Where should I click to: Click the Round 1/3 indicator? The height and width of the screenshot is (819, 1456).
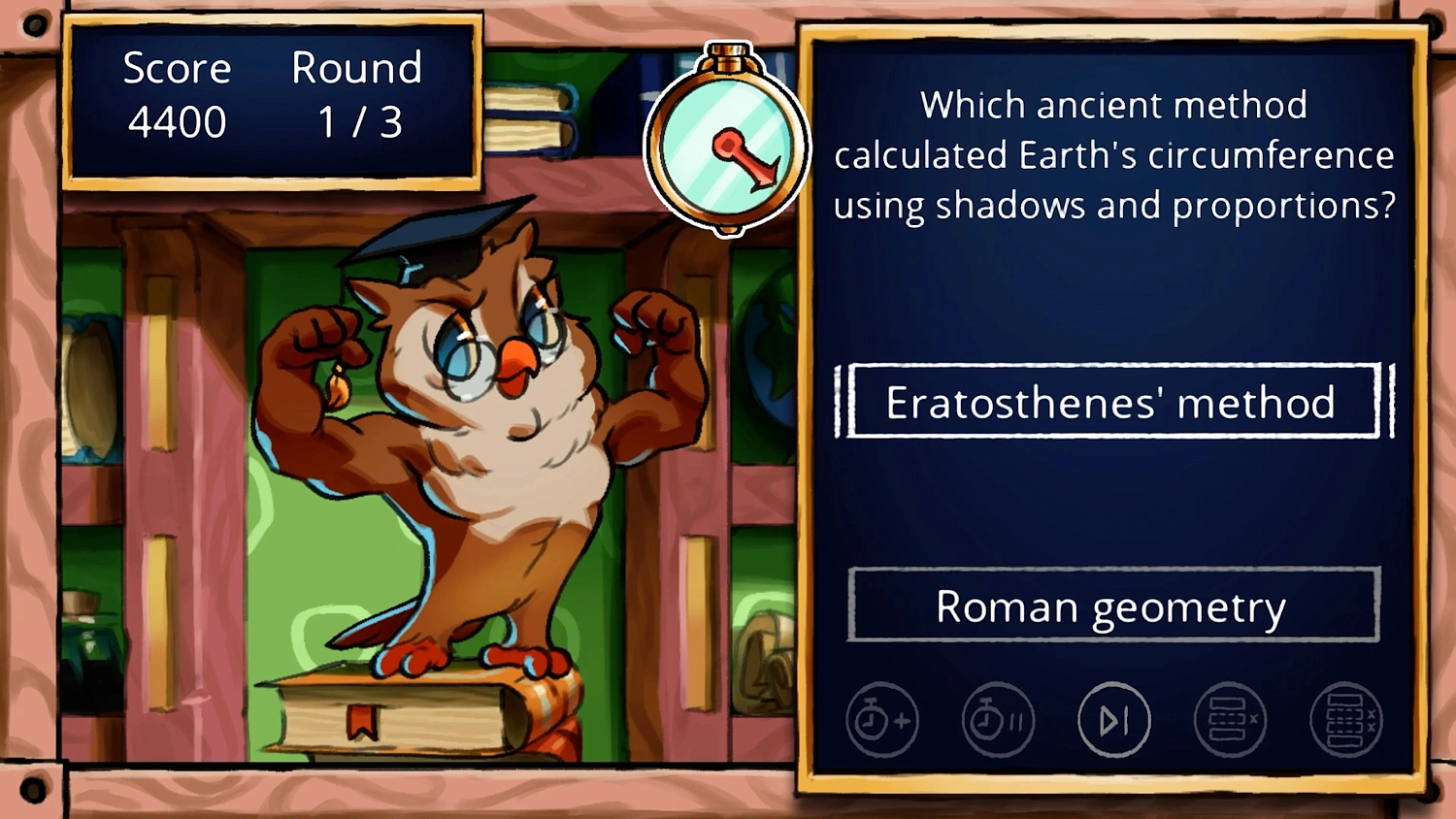click(357, 94)
